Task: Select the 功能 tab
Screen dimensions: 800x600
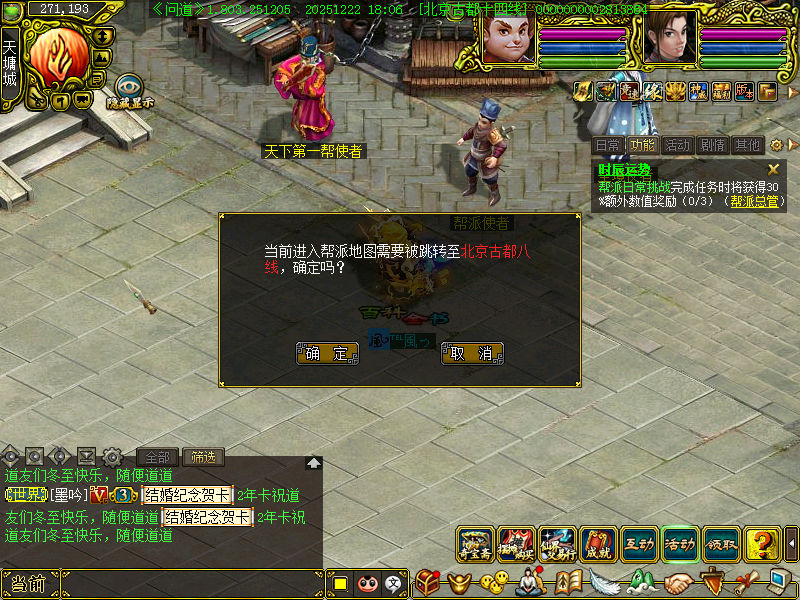Action: 642,145
